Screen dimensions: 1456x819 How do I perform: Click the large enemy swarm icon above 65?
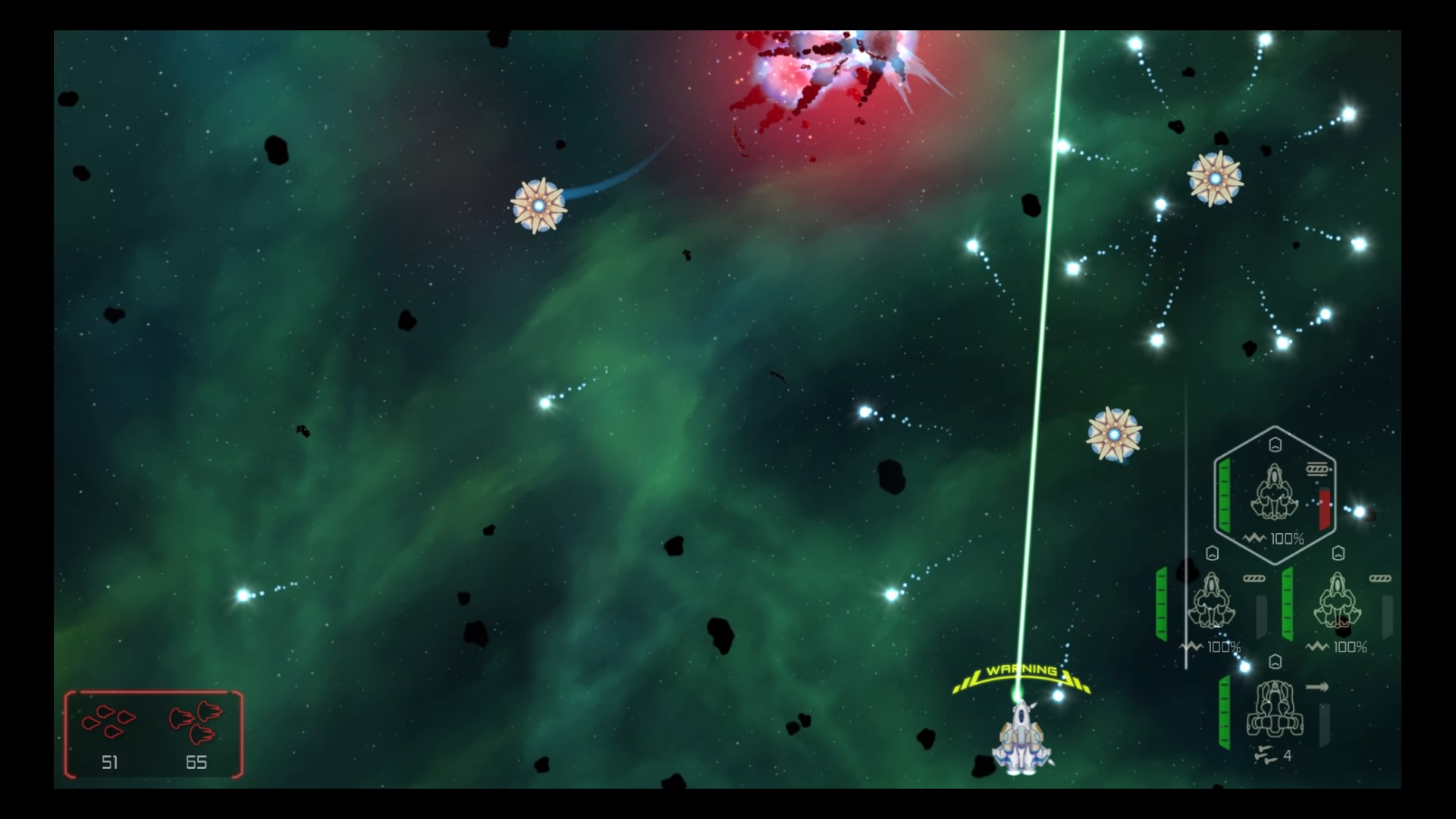click(196, 721)
